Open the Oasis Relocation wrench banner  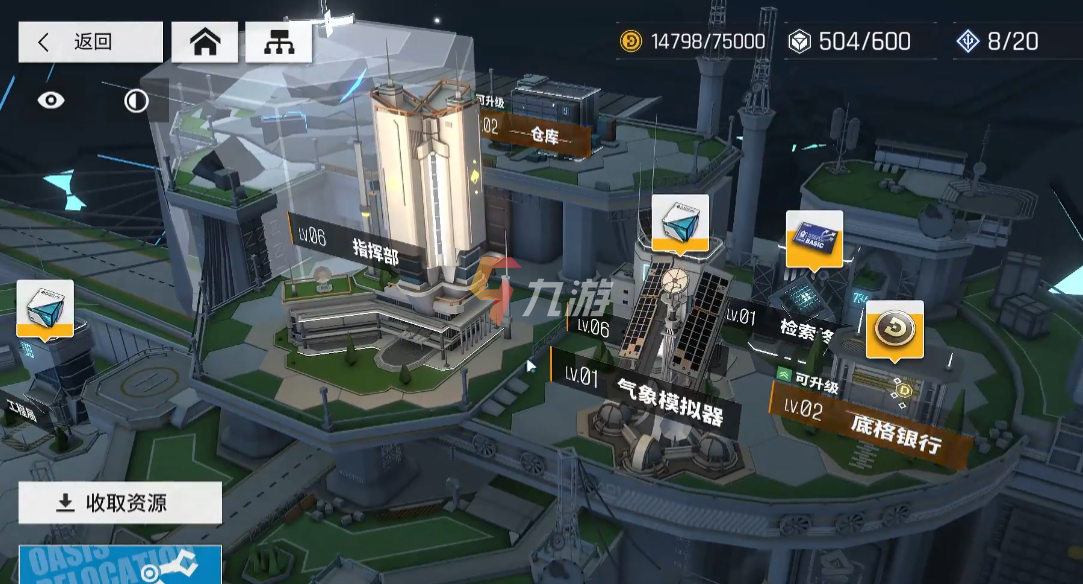(x=120, y=565)
